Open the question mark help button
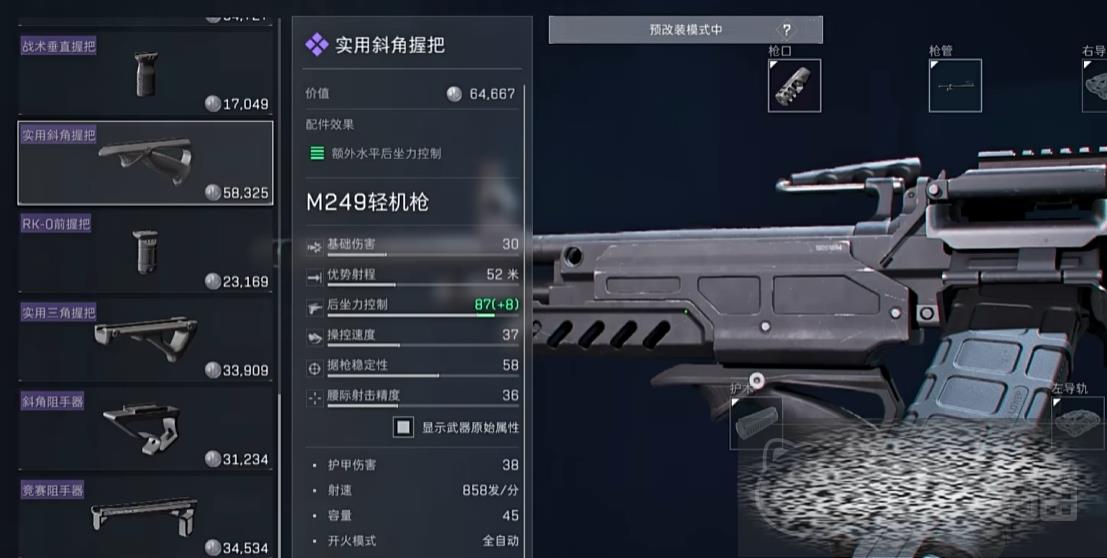 pyautogui.click(x=787, y=30)
